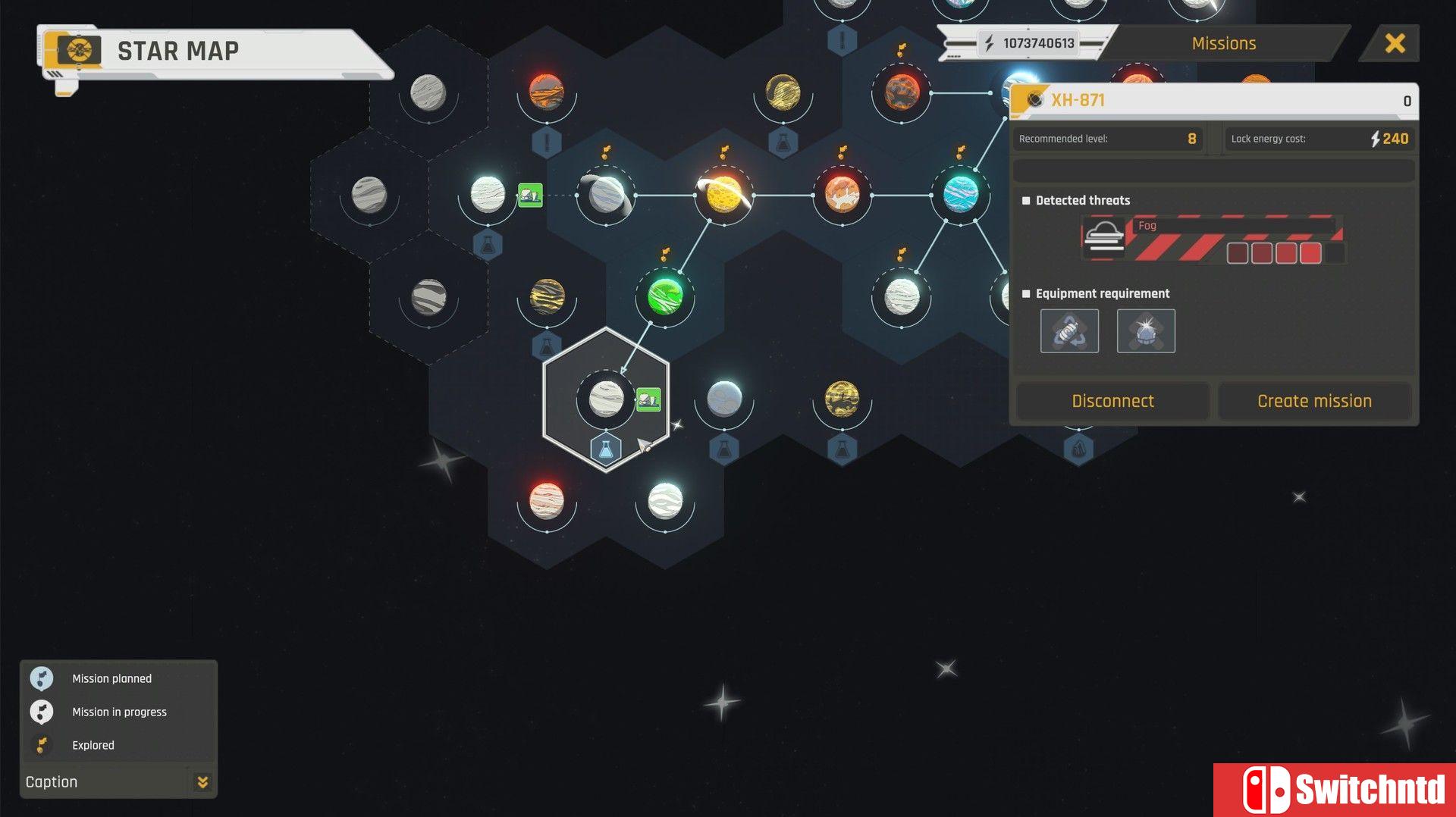Click the Explored flag legend icon

42,744
